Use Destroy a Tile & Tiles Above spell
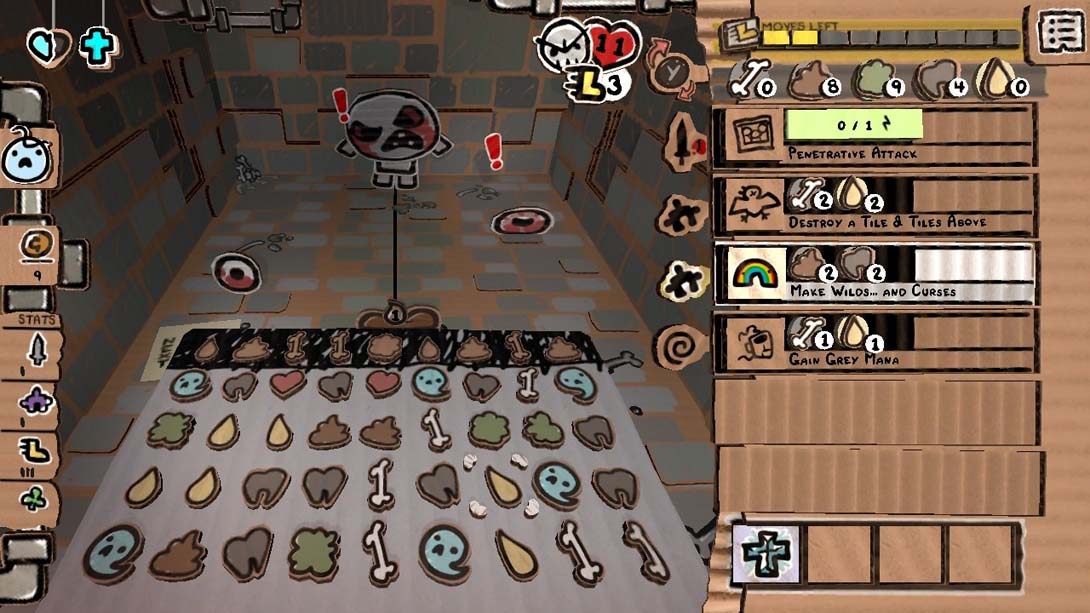The height and width of the screenshot is (613, 1090). tap(872, 206)
